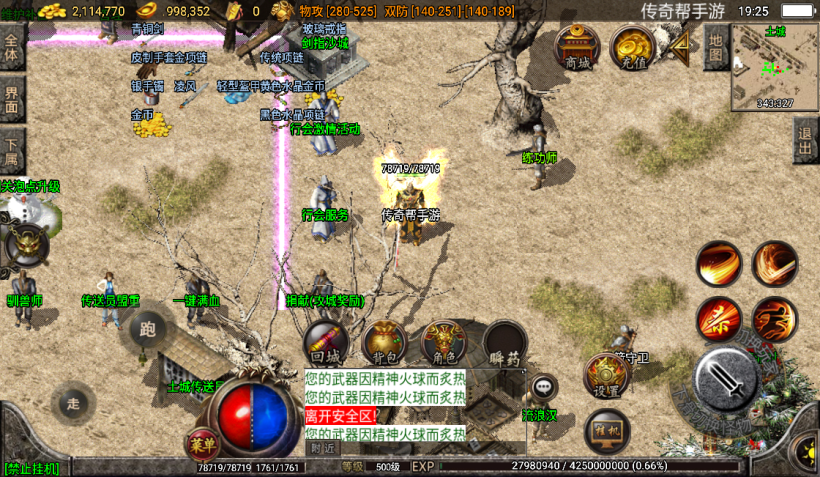Activate the red 杀 skill icon
This screenshot has height=477, width=820.
718,318
